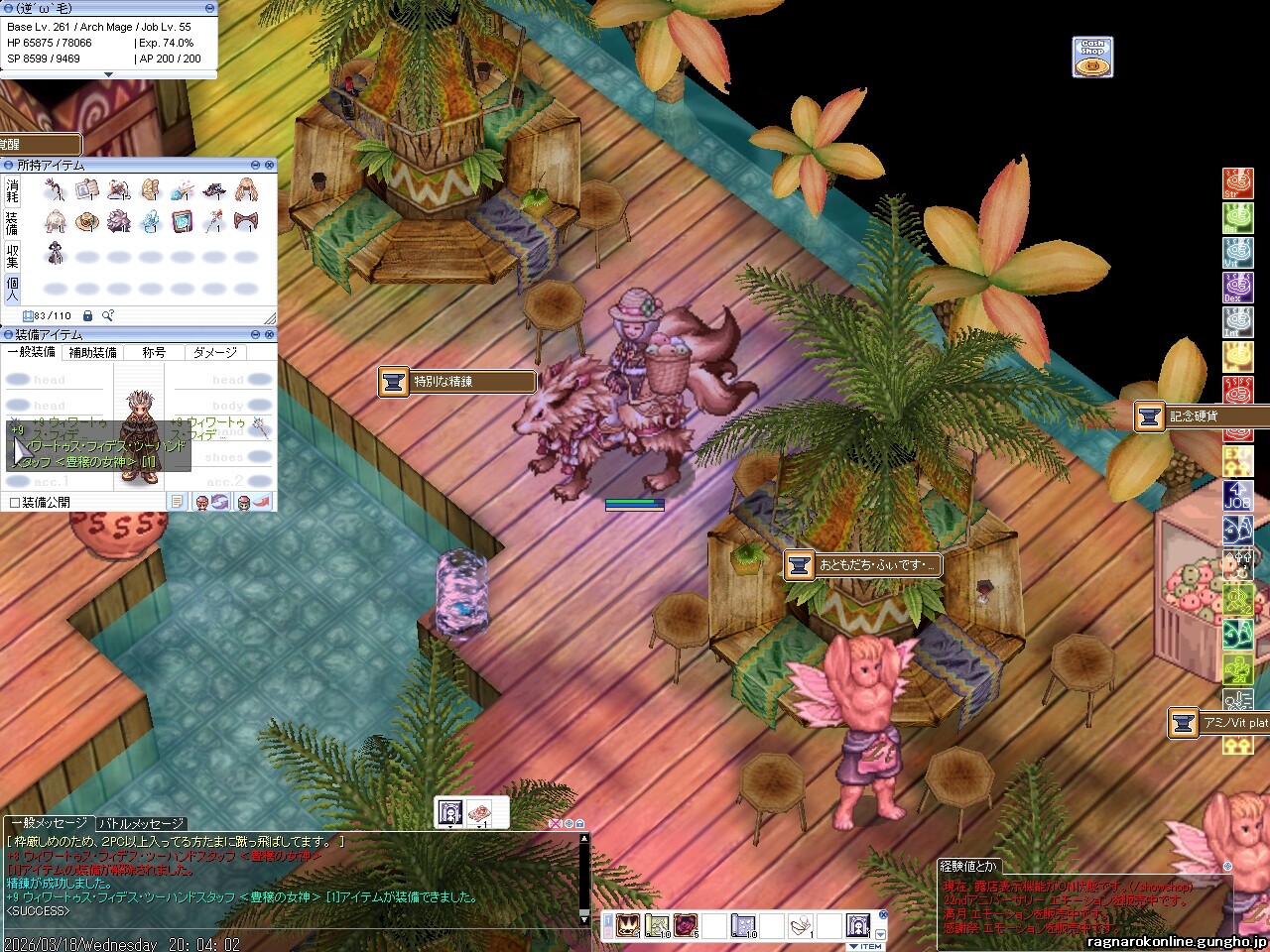Screen dimensions: 1270x952
Task: Close the 所持アイテム inventory window
Action: point(269,166)
